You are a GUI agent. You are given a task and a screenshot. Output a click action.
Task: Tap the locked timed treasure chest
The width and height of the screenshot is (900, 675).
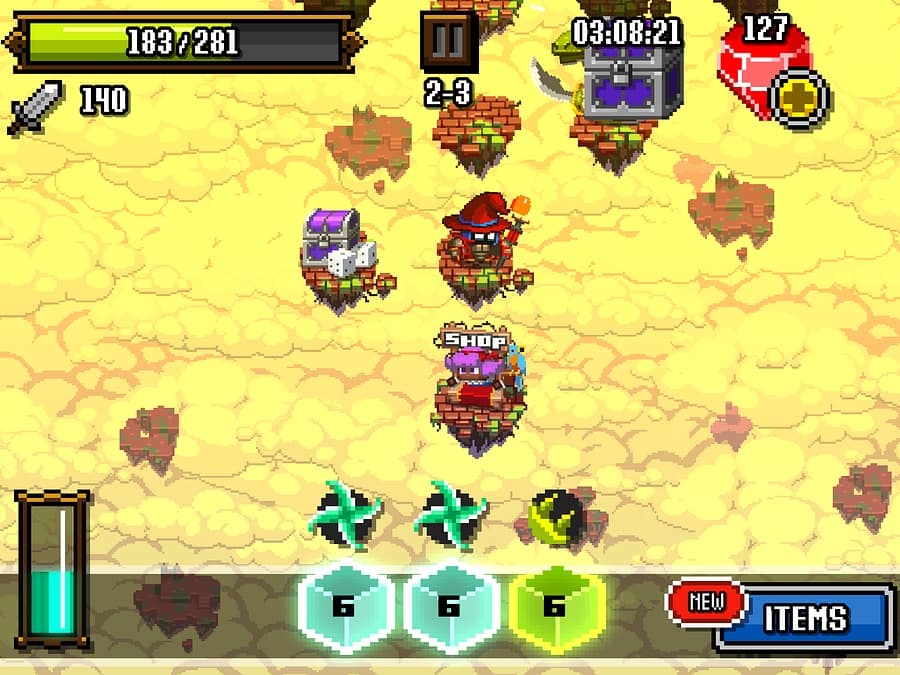click(x=632, y=81)
